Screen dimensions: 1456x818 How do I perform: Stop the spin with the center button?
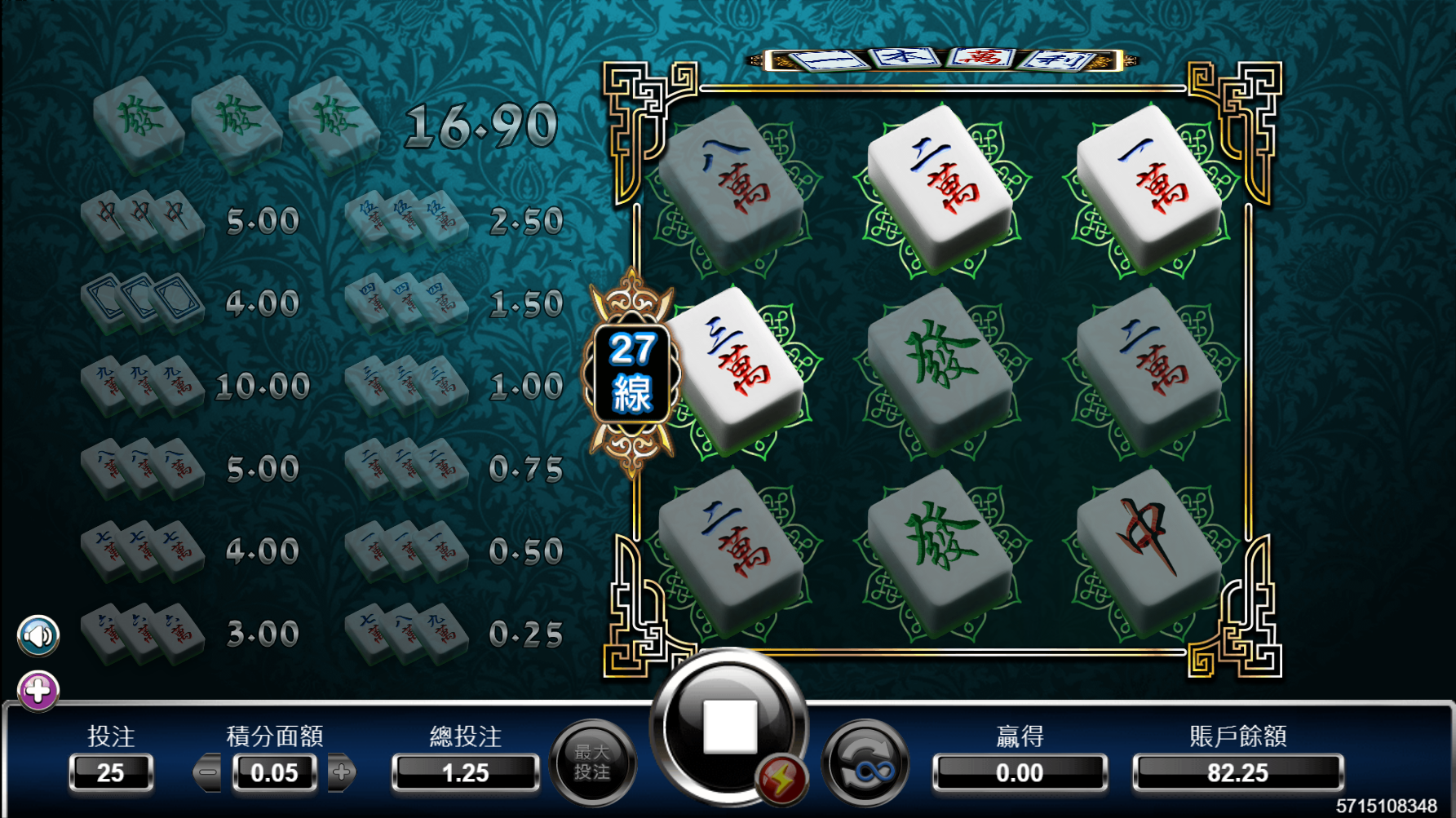[729, 725]
